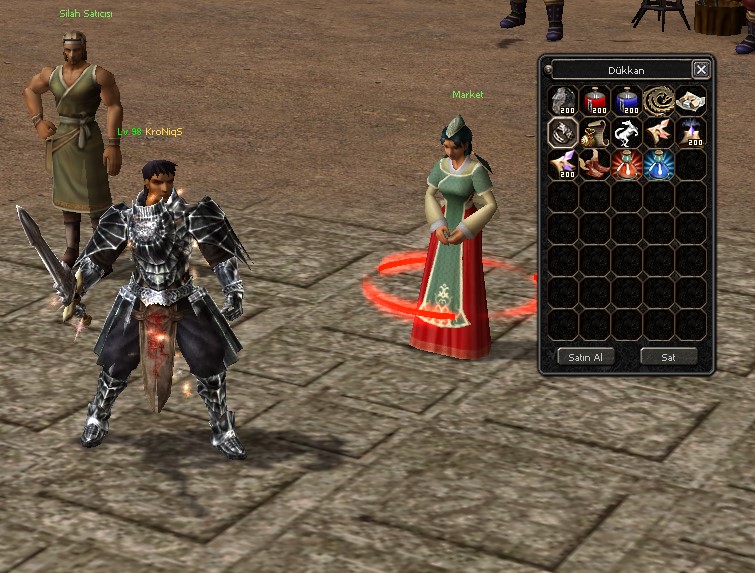Viewport: 755px width, 573px height.
Task: Choose the white horse figurine item
Action: pyautogui.click(x=627, y=132)
